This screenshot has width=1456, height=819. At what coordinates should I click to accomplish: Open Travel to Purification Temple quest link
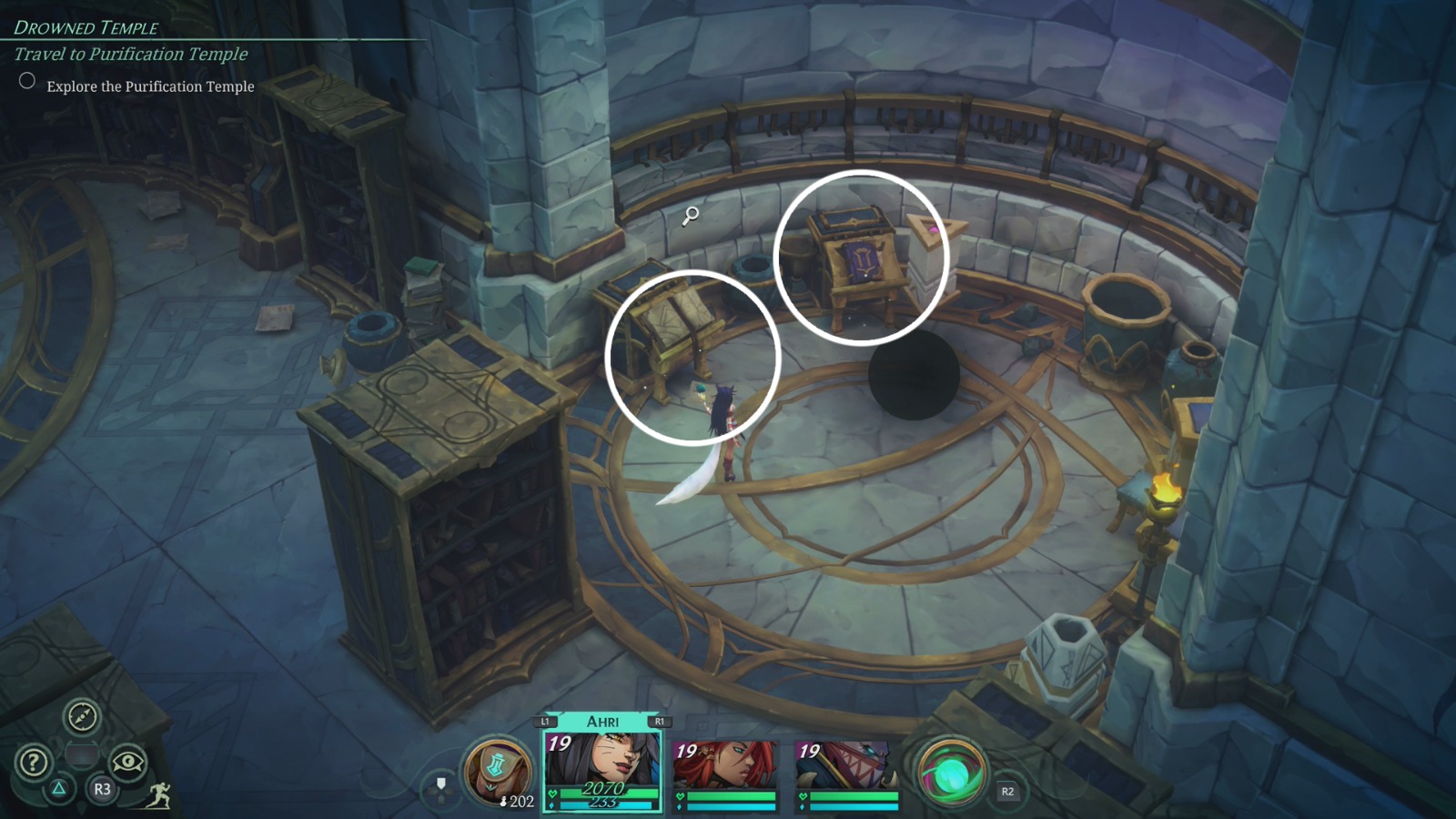coord(129,55)
